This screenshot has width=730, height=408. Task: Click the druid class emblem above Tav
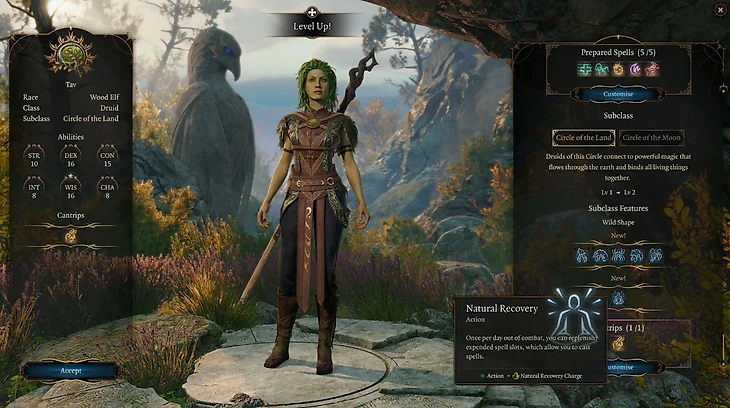(x=71, y=53)
